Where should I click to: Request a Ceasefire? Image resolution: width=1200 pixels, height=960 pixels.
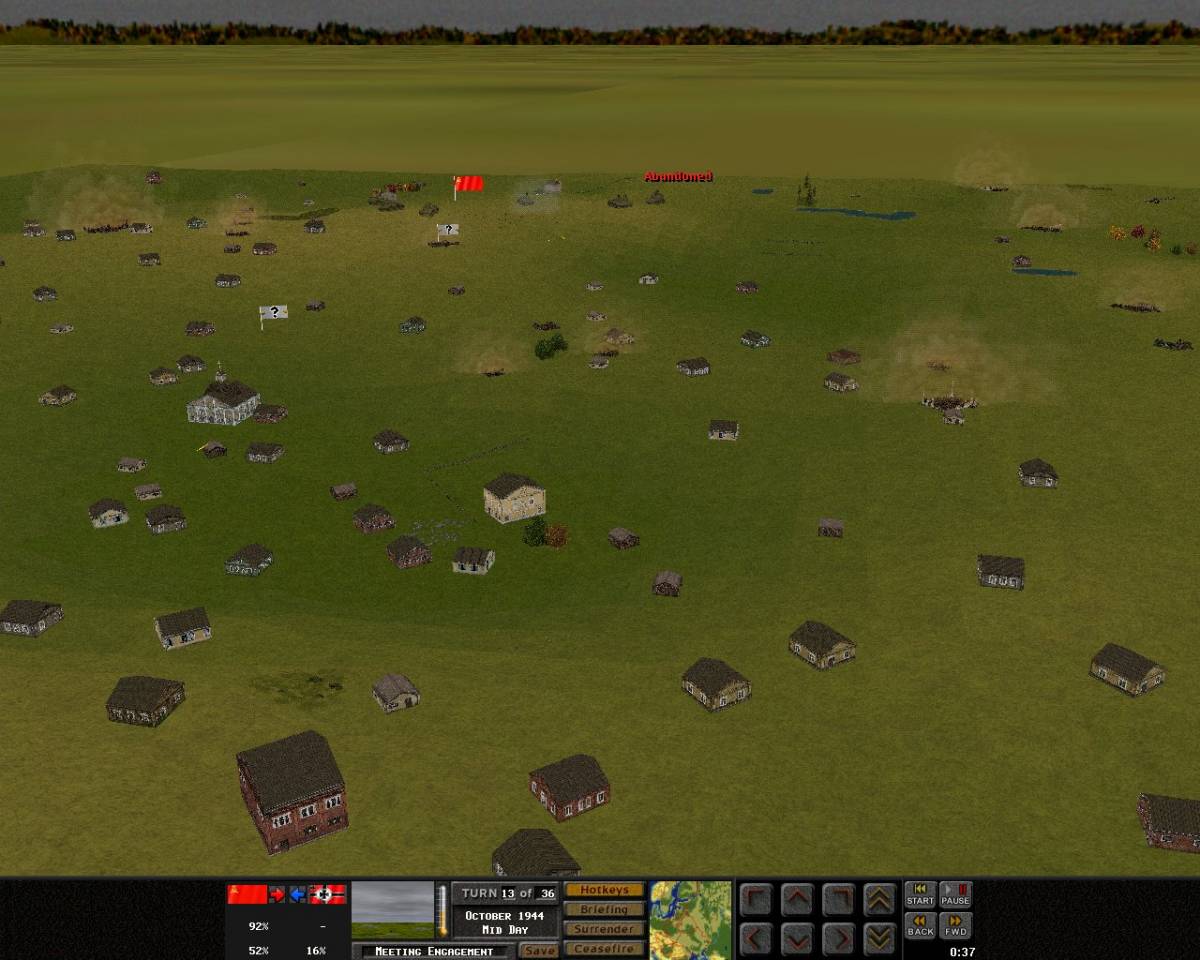pos(604,949)
